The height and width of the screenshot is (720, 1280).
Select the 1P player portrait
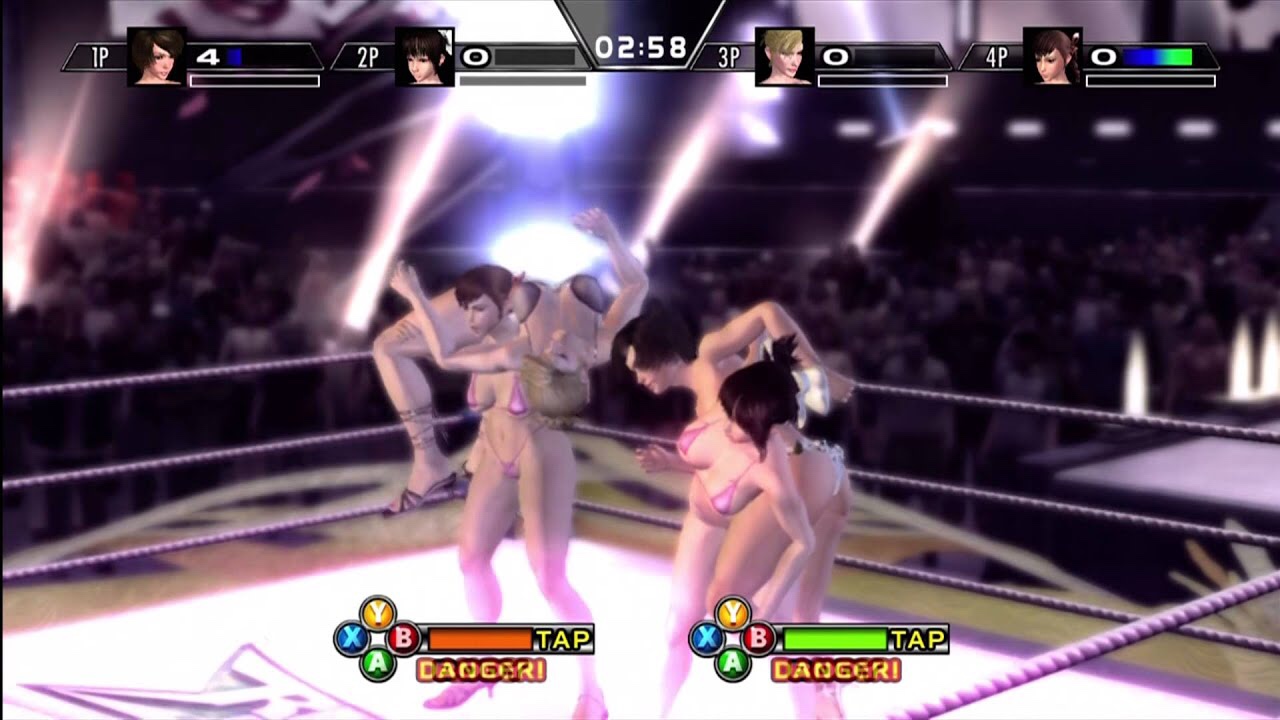(x=157, y=57)
